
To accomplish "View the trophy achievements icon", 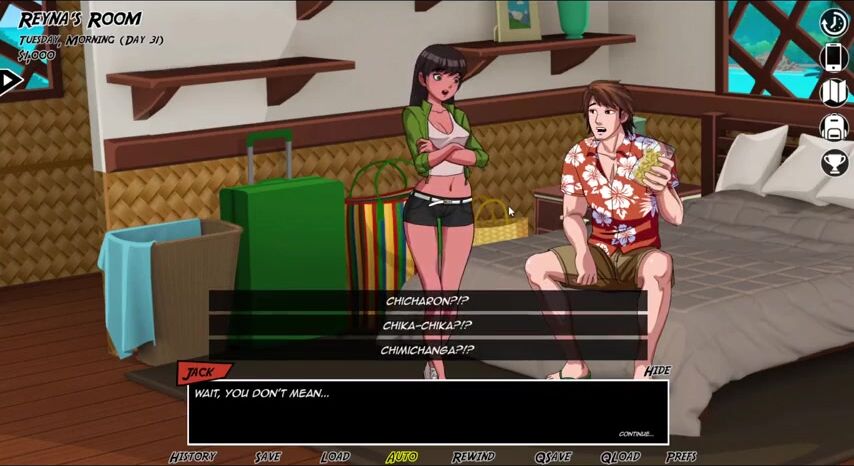I will click(834, 162).
